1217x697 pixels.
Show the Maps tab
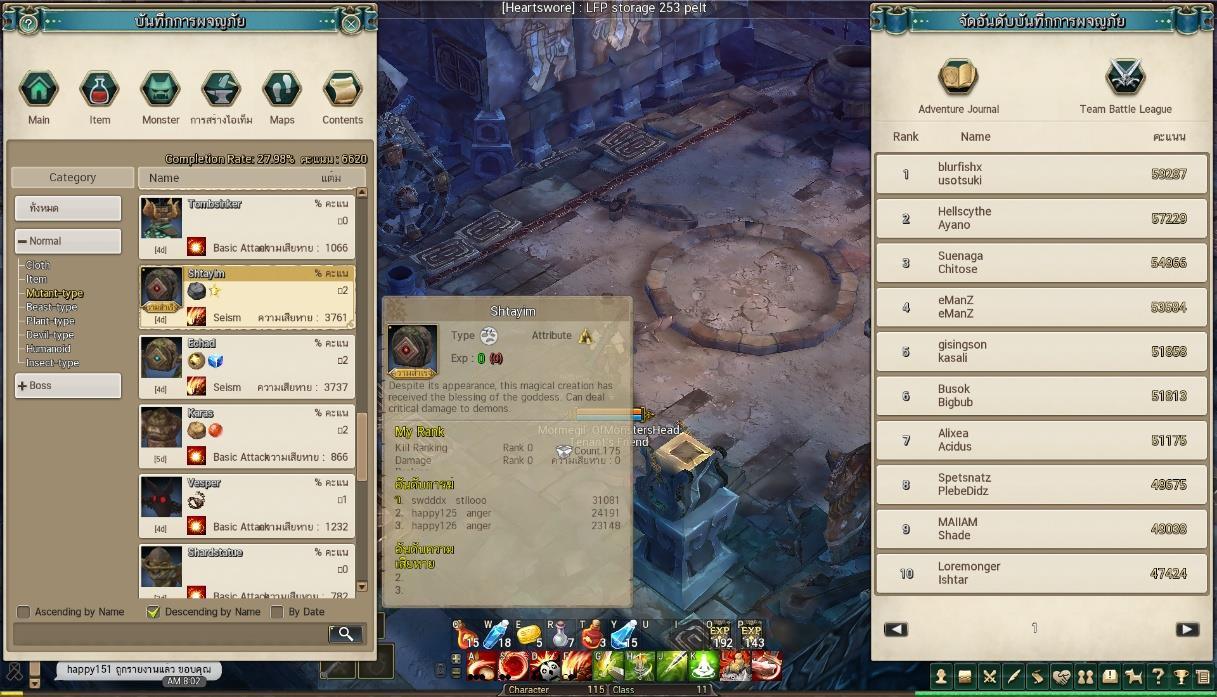coord(282,89)
